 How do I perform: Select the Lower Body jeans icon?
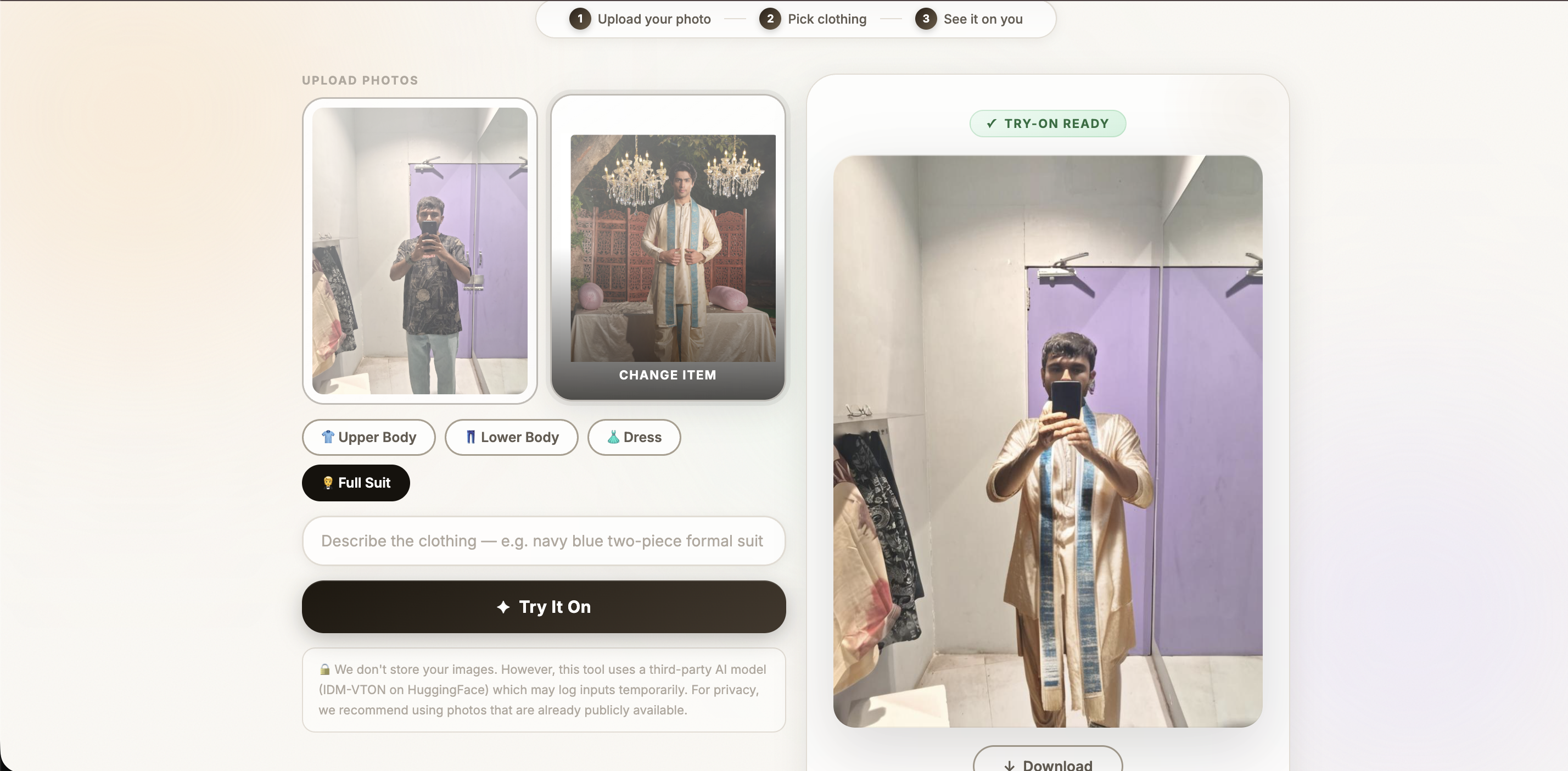[471, 437]
